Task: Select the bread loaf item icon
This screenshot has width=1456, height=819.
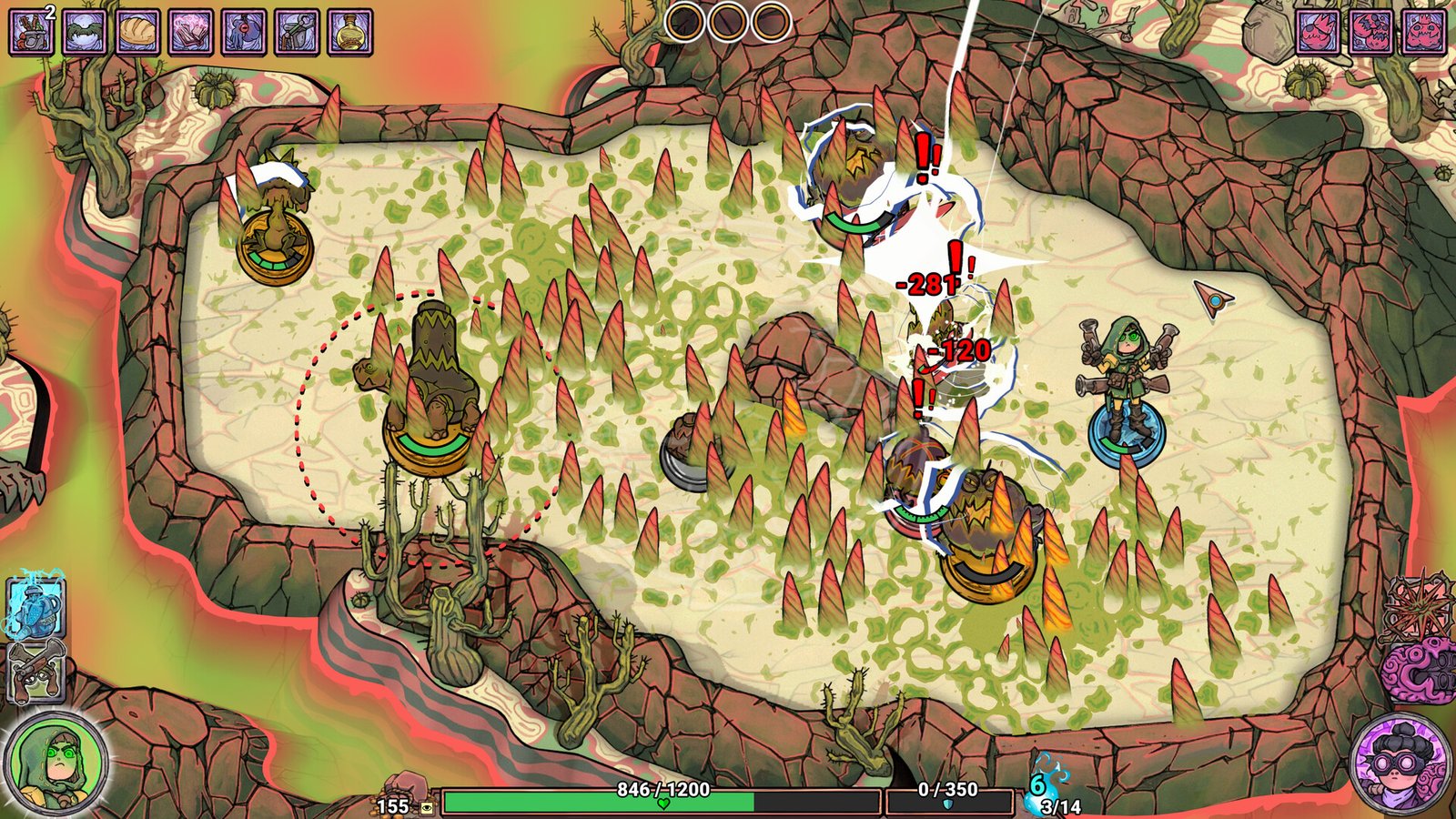Action: [138, 32]
